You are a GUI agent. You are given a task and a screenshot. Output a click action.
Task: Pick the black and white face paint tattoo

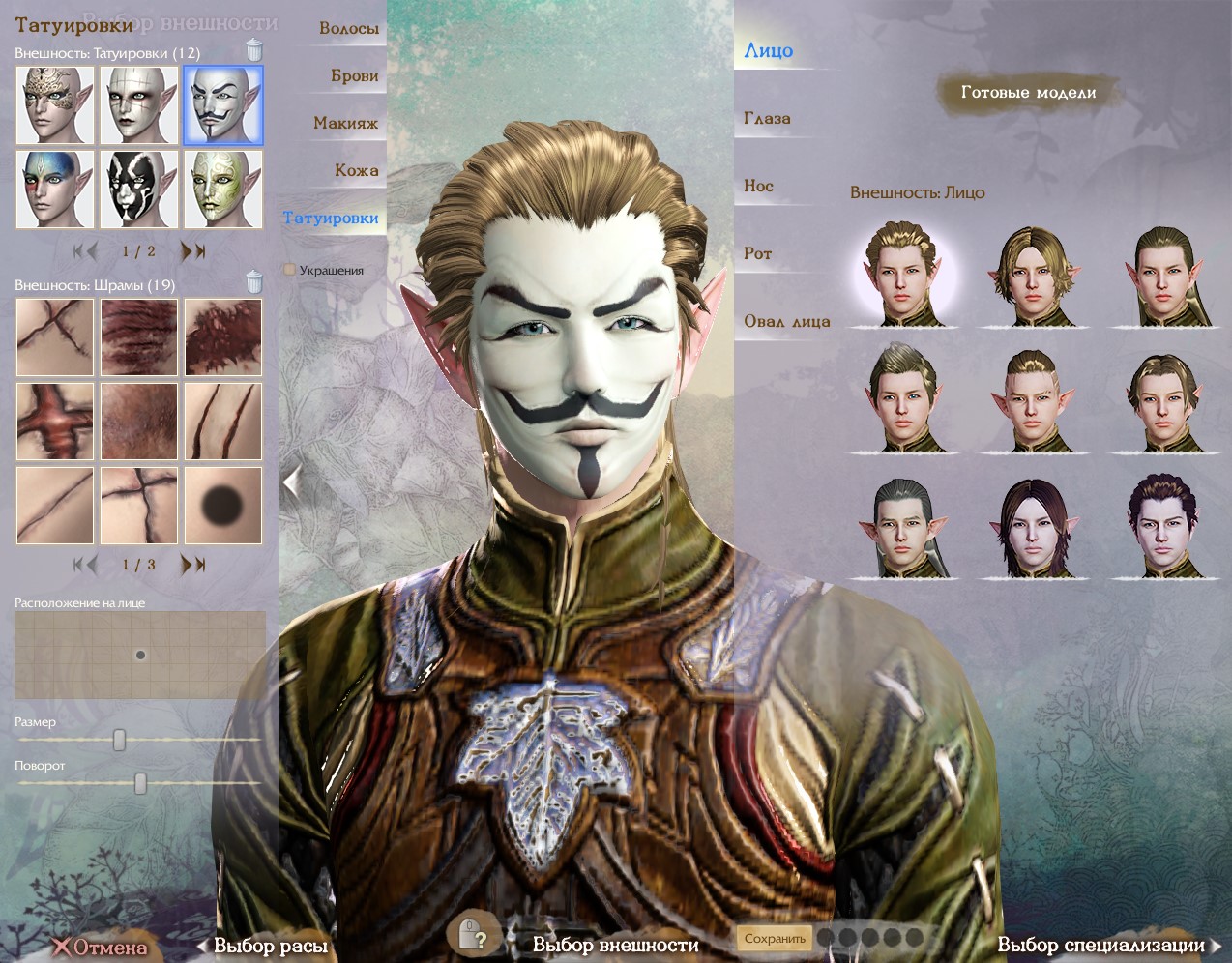click(x=139, y=189)
